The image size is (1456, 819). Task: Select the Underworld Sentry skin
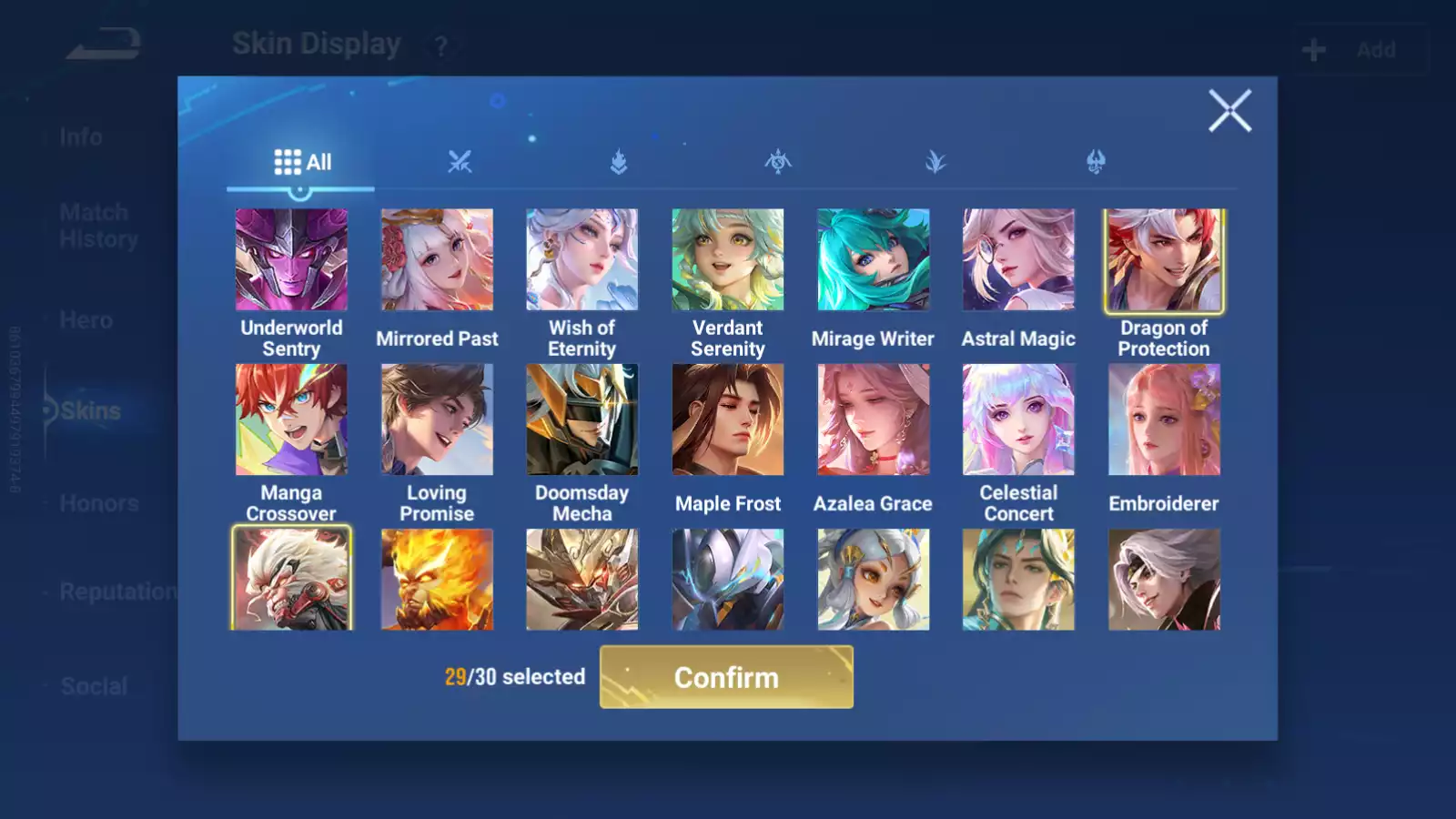(291, 260)
